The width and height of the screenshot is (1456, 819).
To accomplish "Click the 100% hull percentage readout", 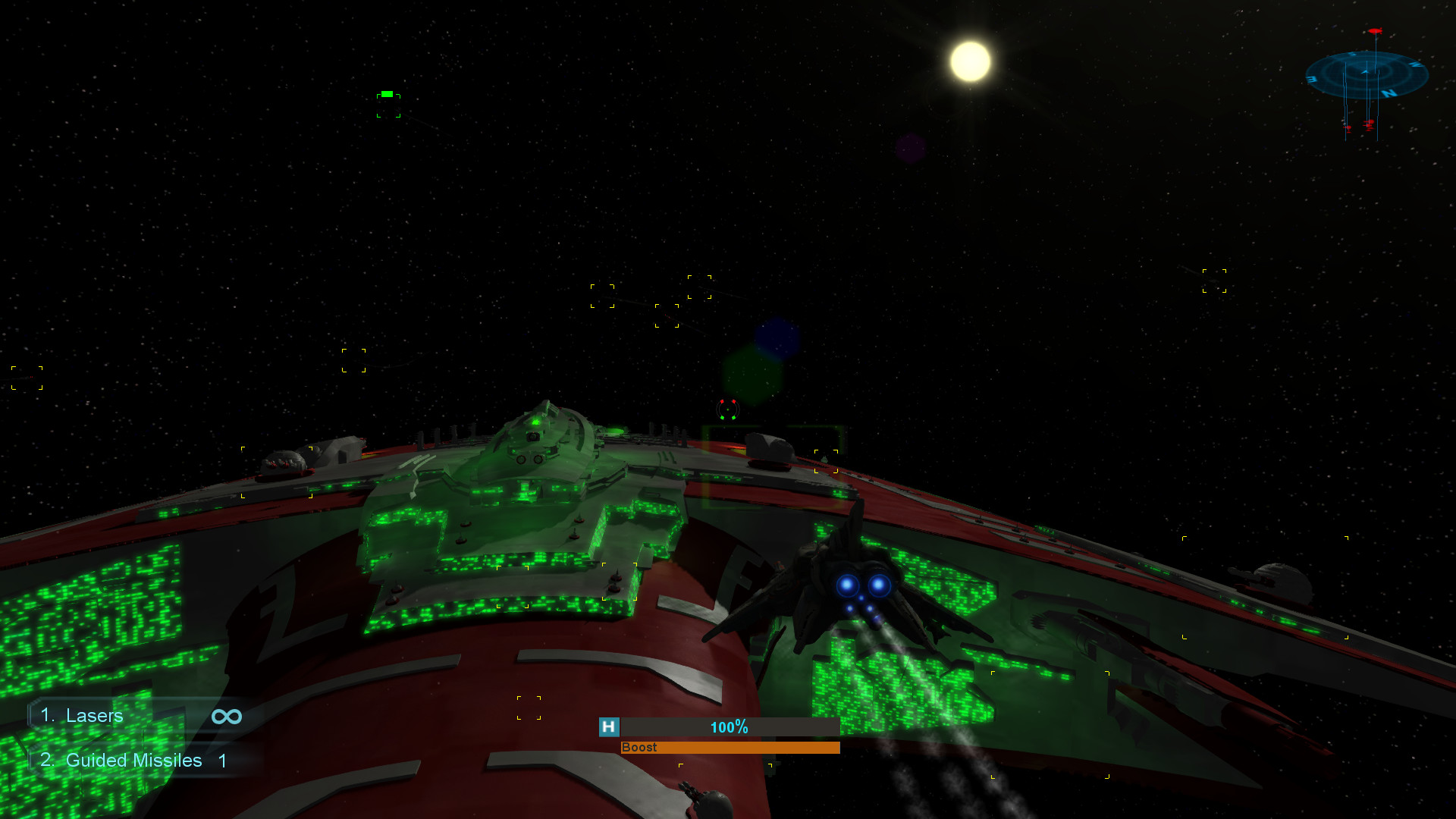I will [x=729, y=726].
